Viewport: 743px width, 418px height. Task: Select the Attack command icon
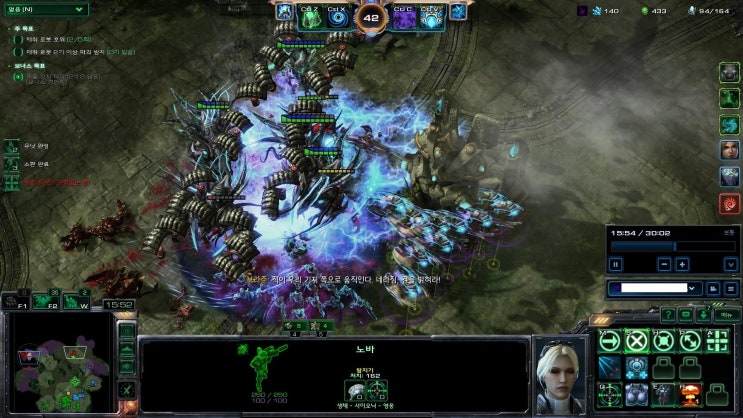[x=715, y=340]
